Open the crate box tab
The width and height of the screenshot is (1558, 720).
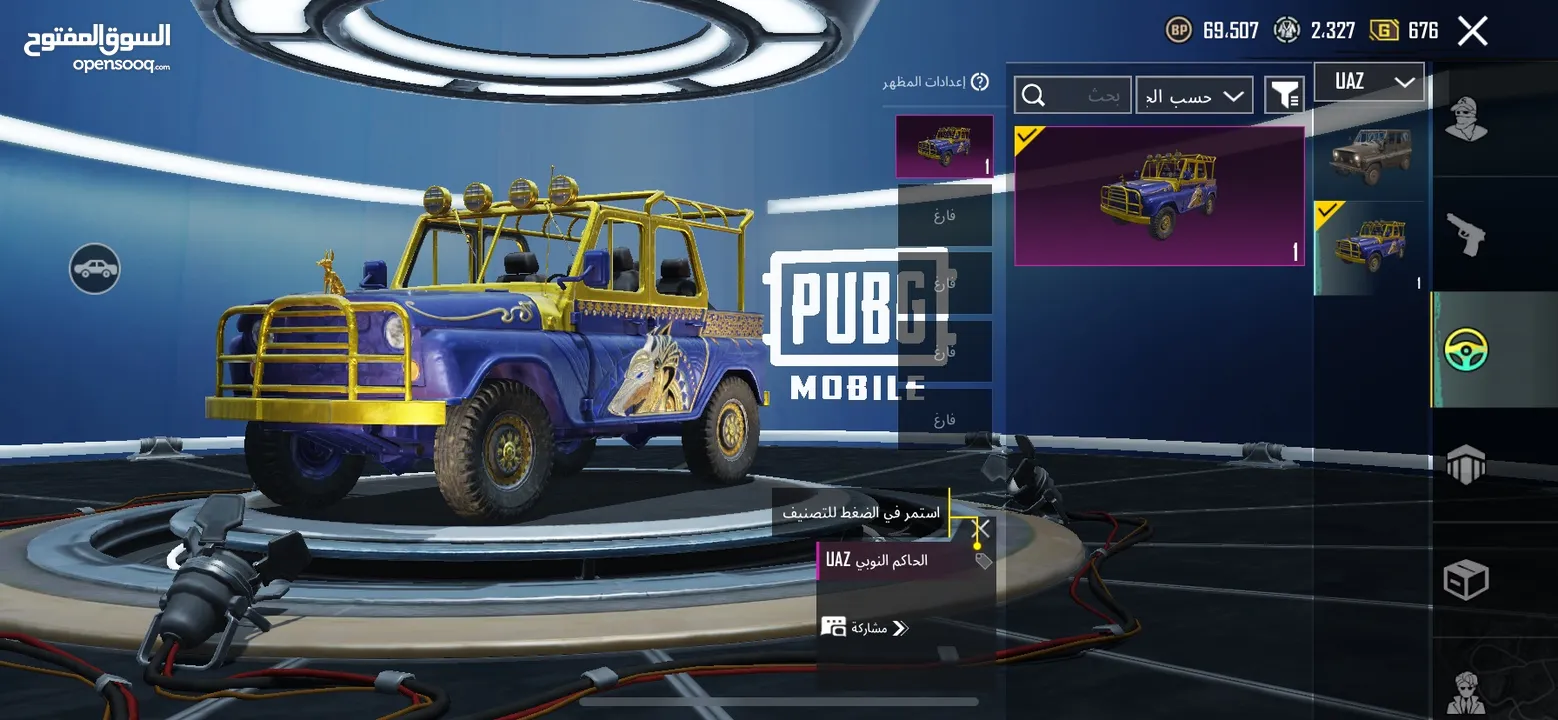click(1466, 580)
